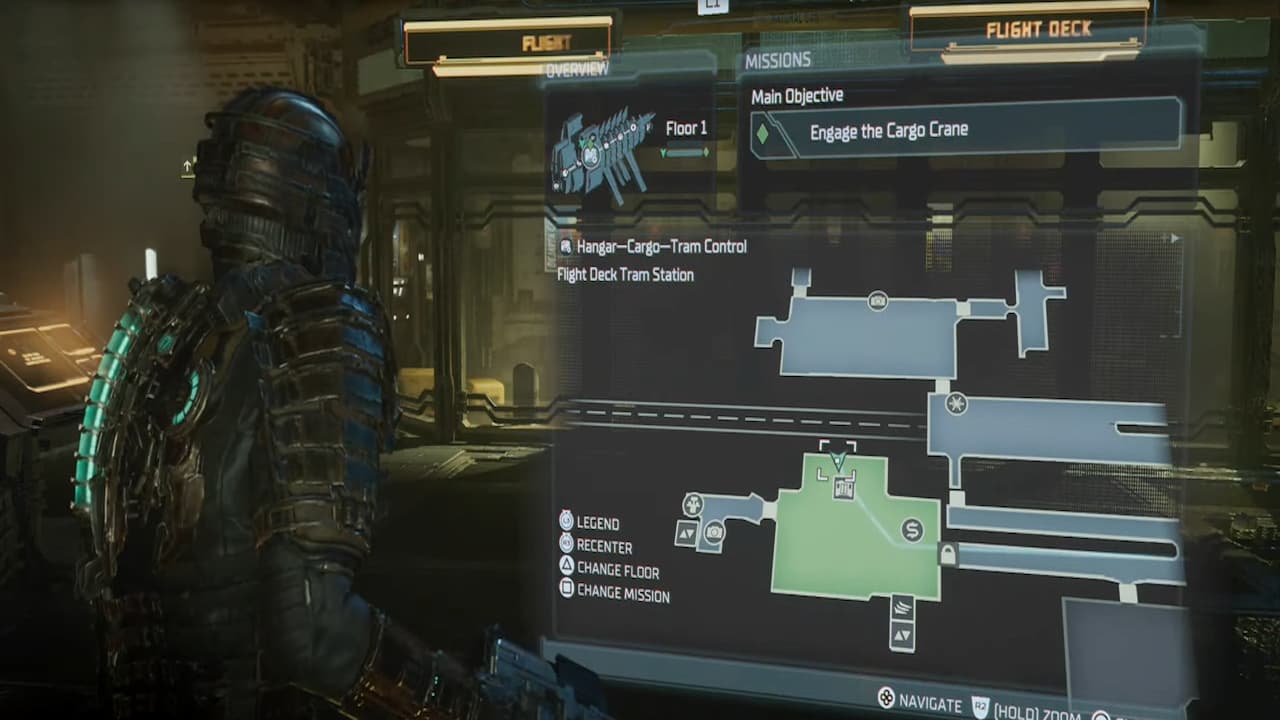Click the wavy-lines marker below the green room
This screenshot has width=1280, height=720.
point(902,608)
